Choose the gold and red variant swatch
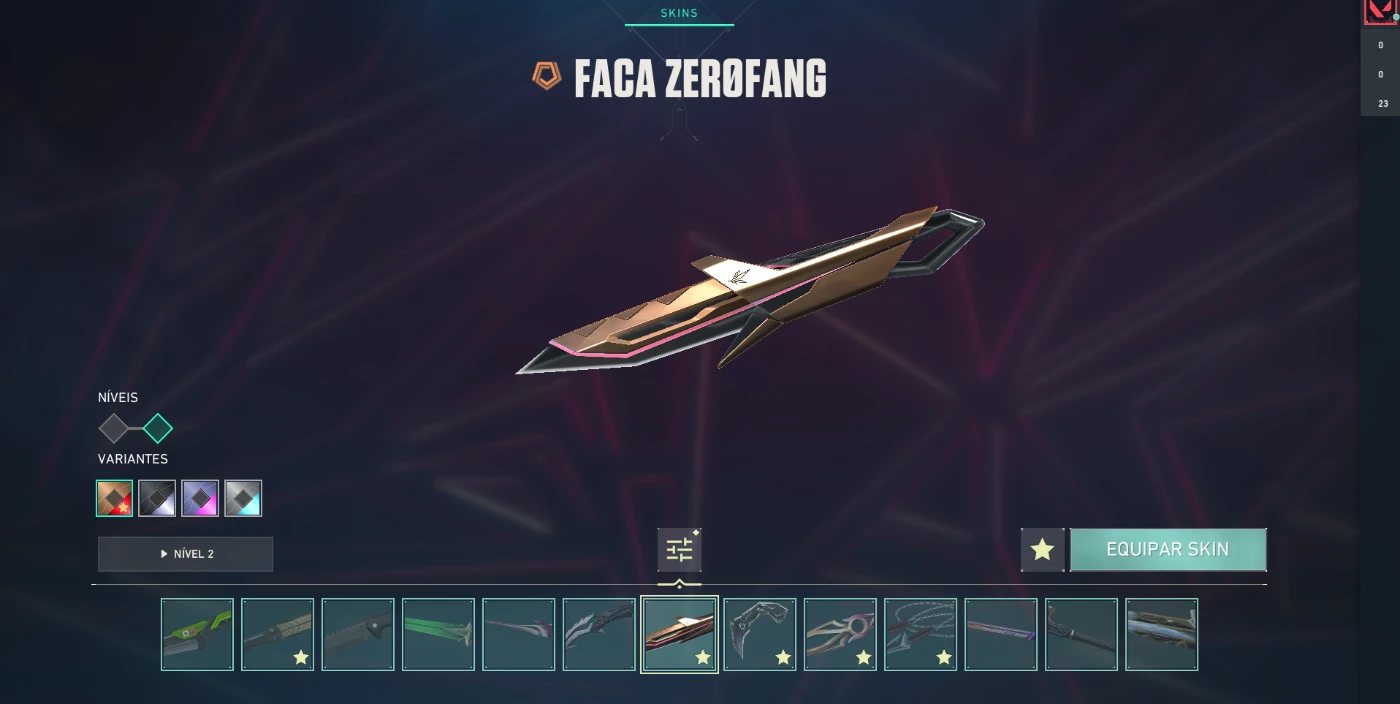 [x=115, y=498]
